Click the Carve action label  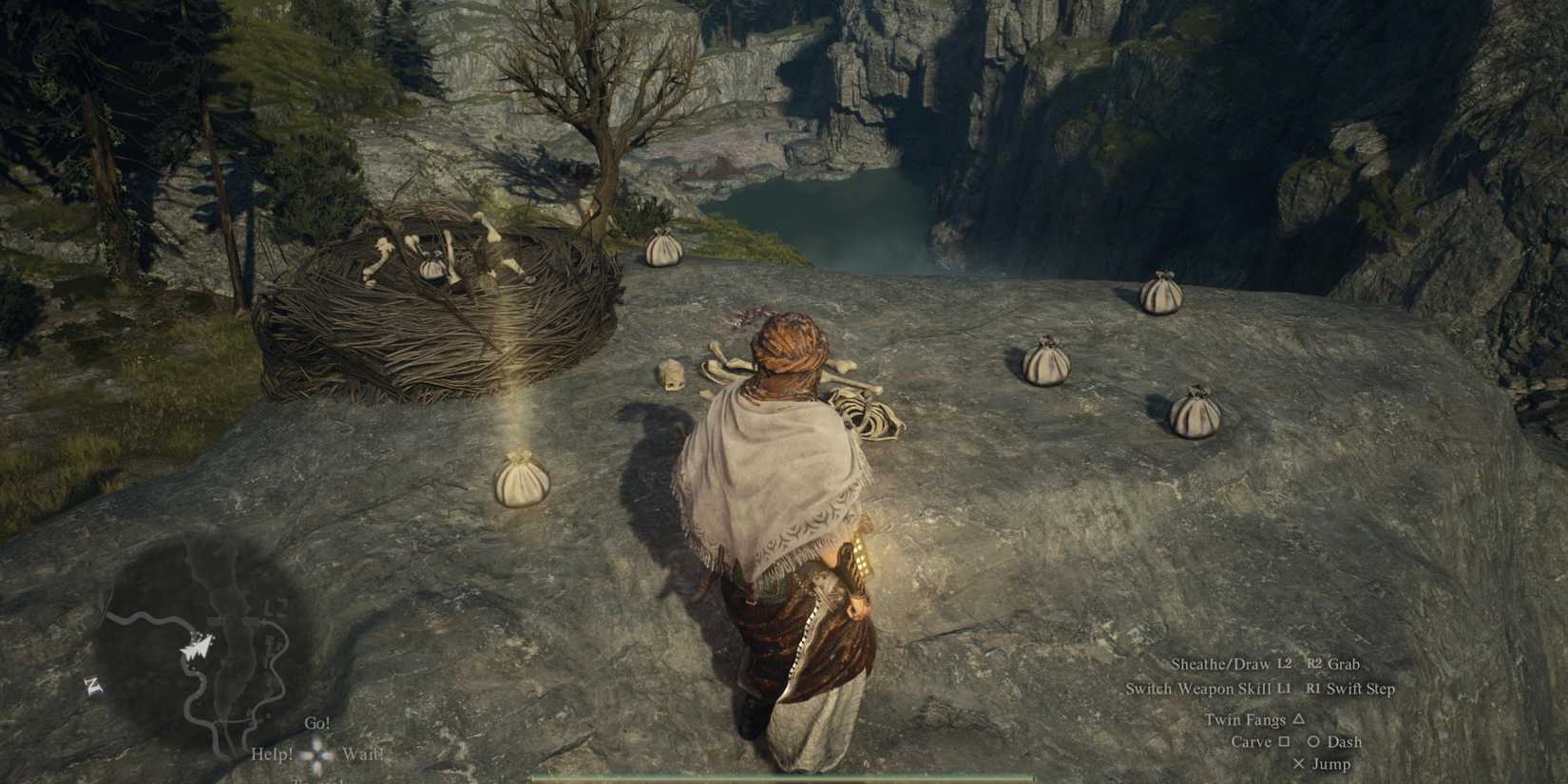[1252, 741]
